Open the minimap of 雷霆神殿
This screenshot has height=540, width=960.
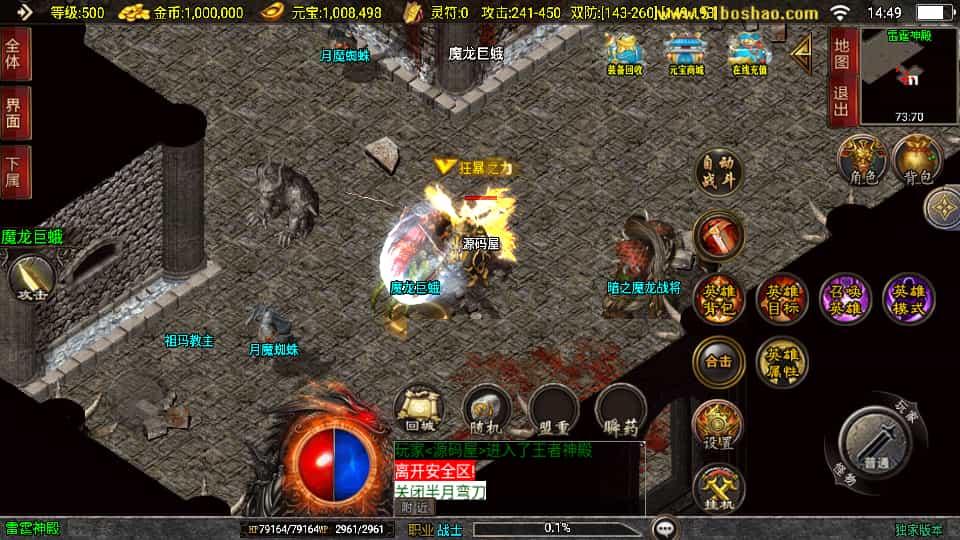(x=906, y=77)
